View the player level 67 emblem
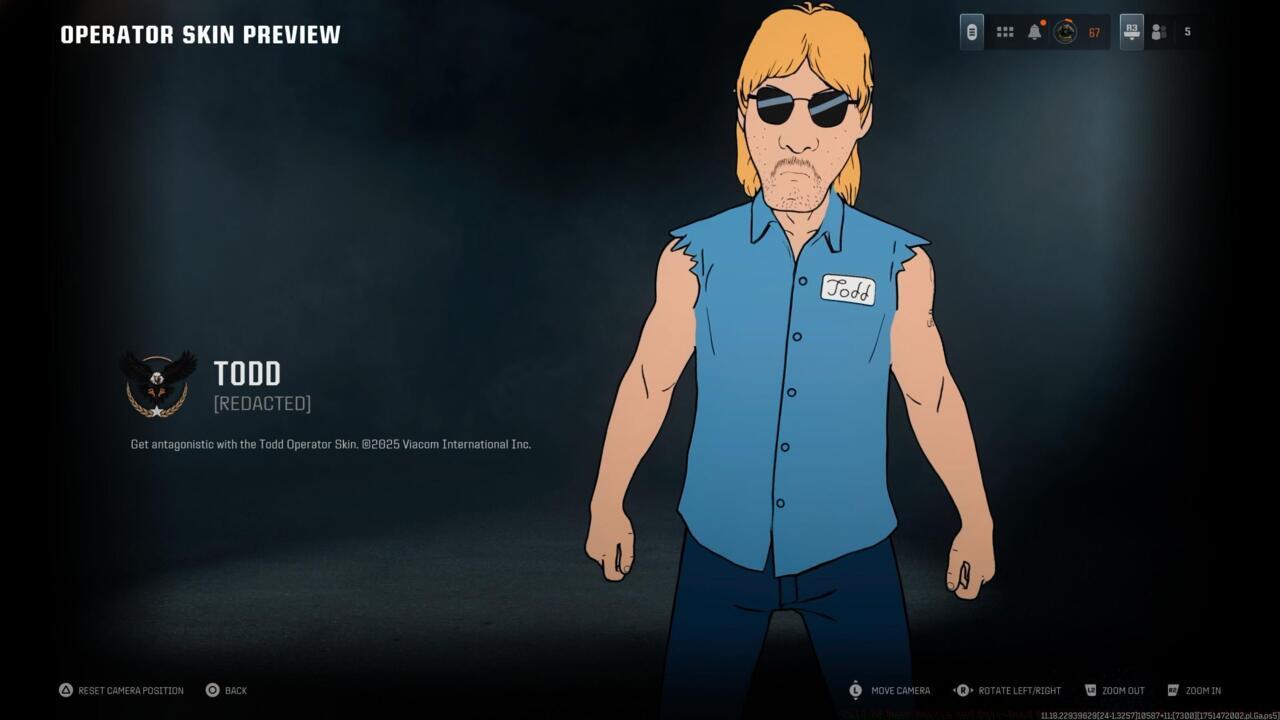 tap(1068, 31)
